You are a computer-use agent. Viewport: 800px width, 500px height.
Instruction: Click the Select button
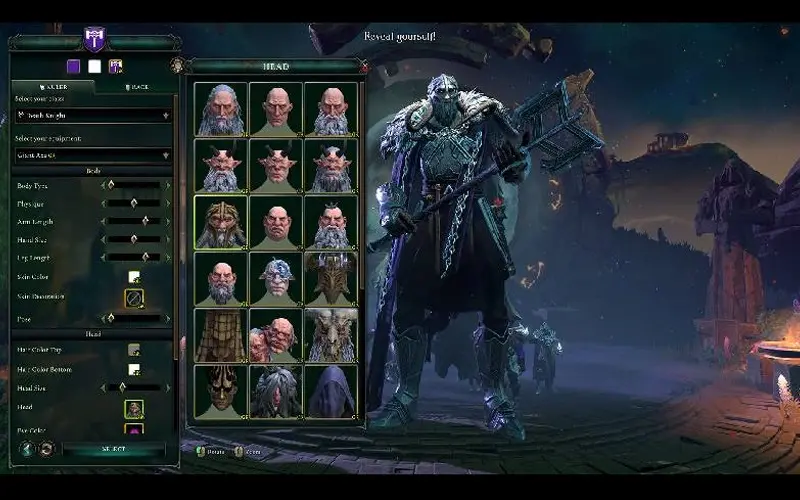(x=113, y=449)
